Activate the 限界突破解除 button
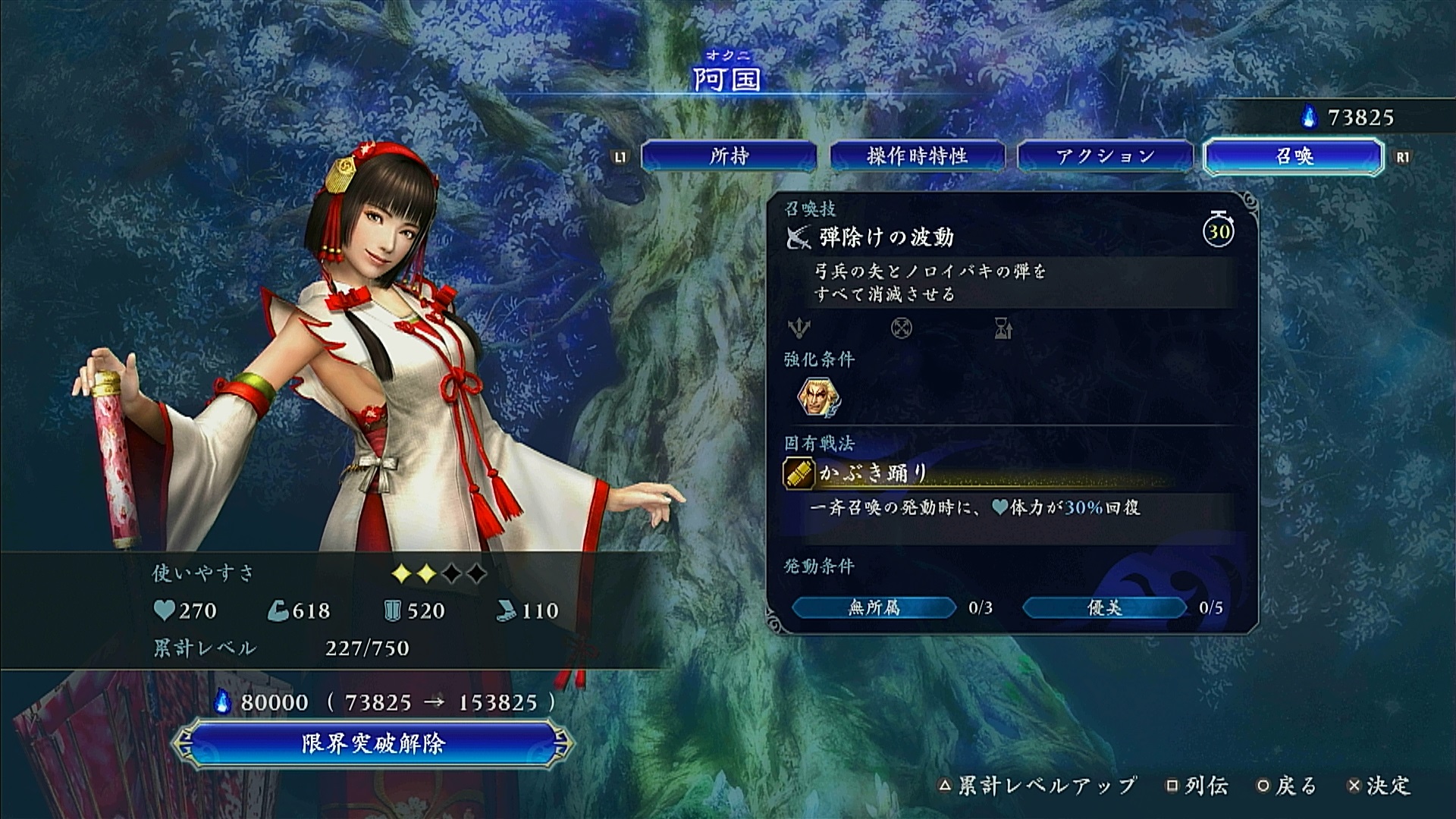This screenshot has width=1456, height=819. pyautogui.click(x=372, y=743)
